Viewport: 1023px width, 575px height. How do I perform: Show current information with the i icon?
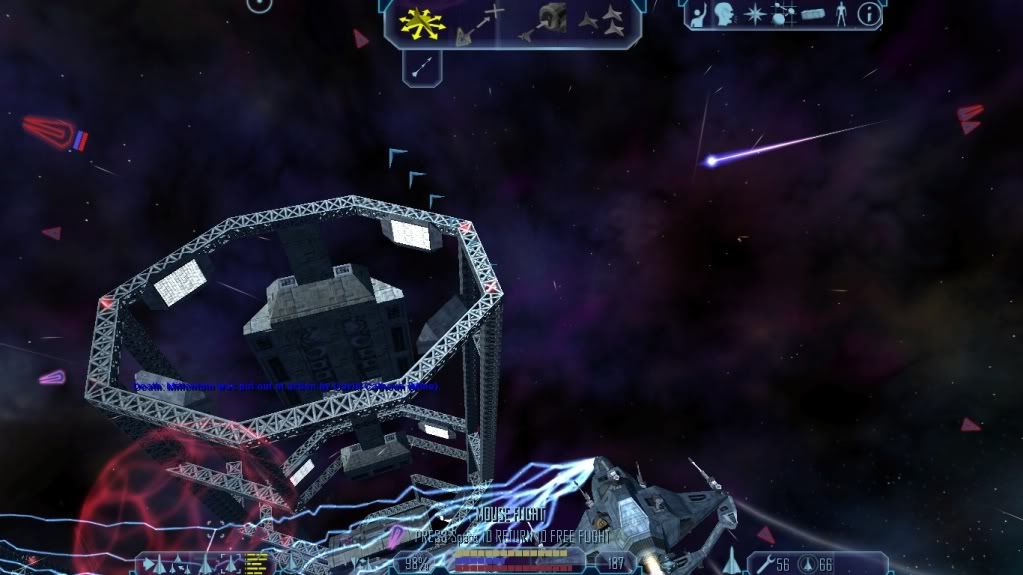pos(869,14)
